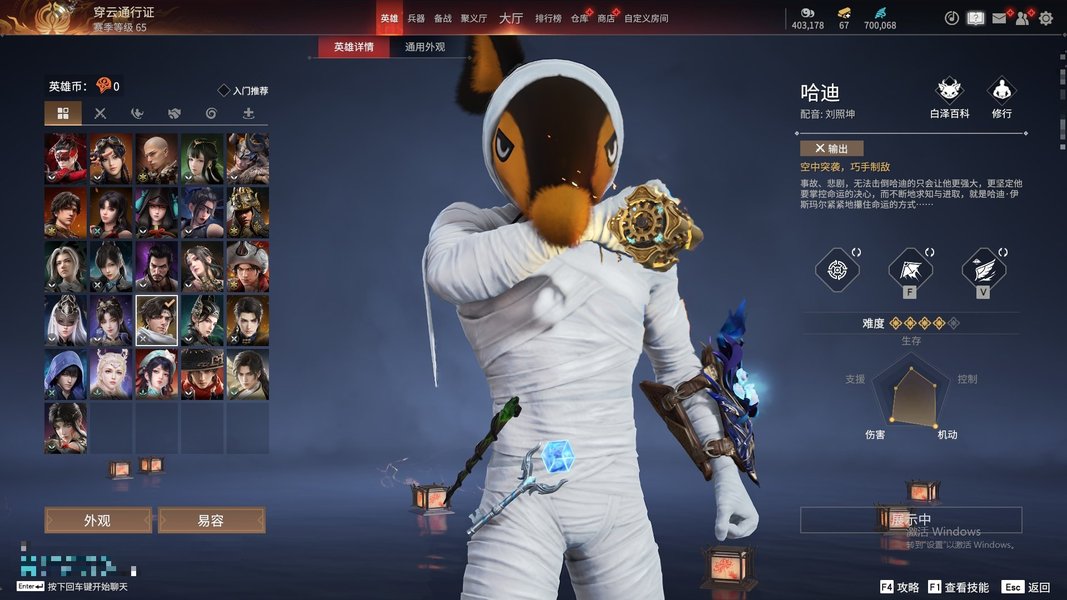Open the settings gear icon
This screenshot has width=1067, height=600.
[1046, 18]
